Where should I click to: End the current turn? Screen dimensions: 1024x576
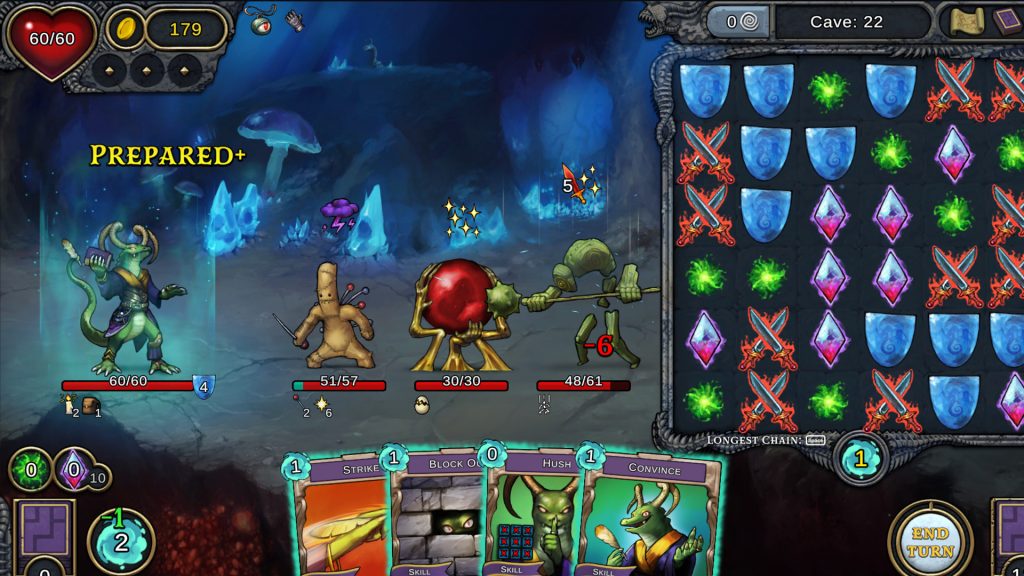click(x=930, y=540)
